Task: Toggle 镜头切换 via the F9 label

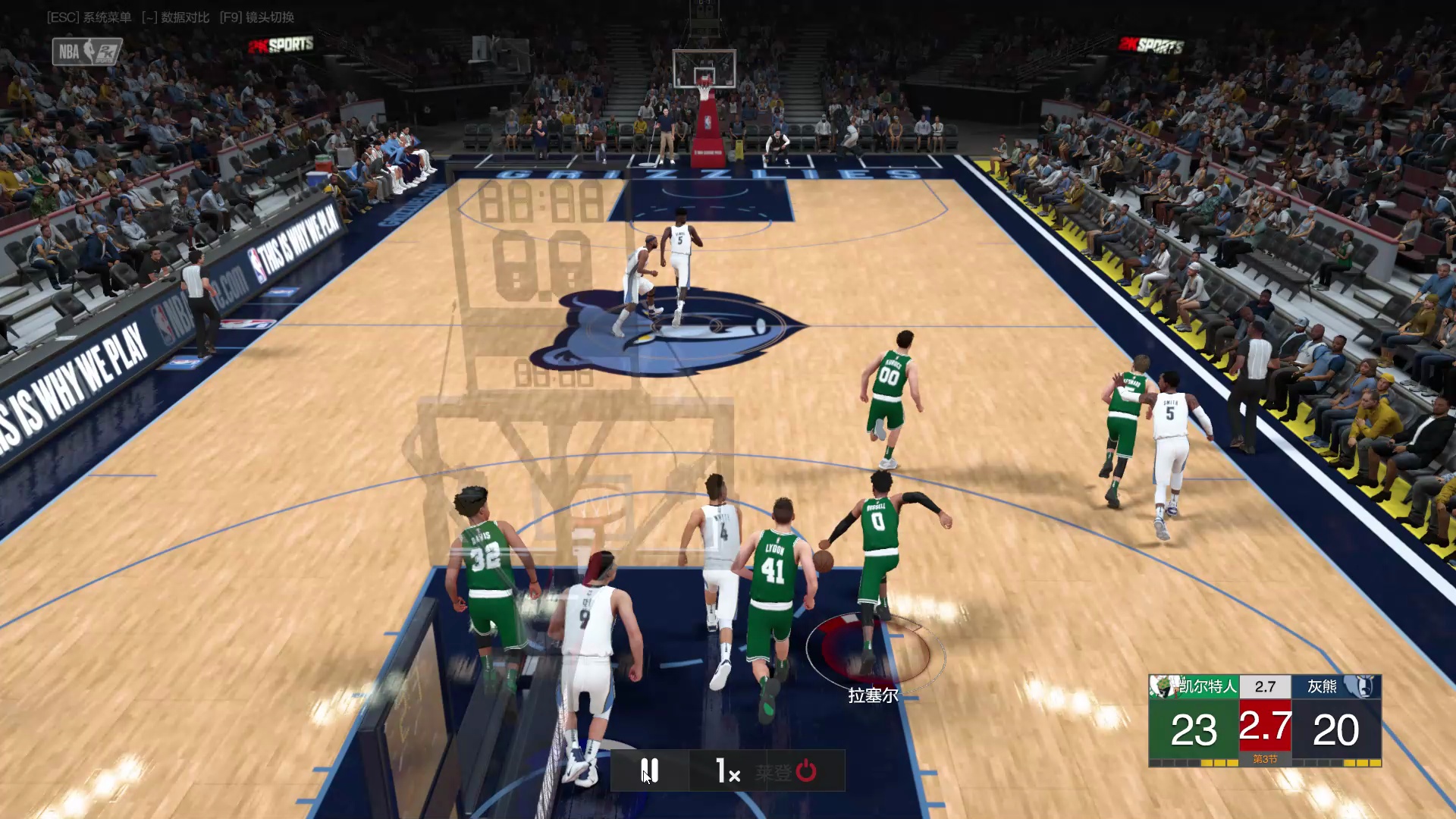Action: pos(258,17)
